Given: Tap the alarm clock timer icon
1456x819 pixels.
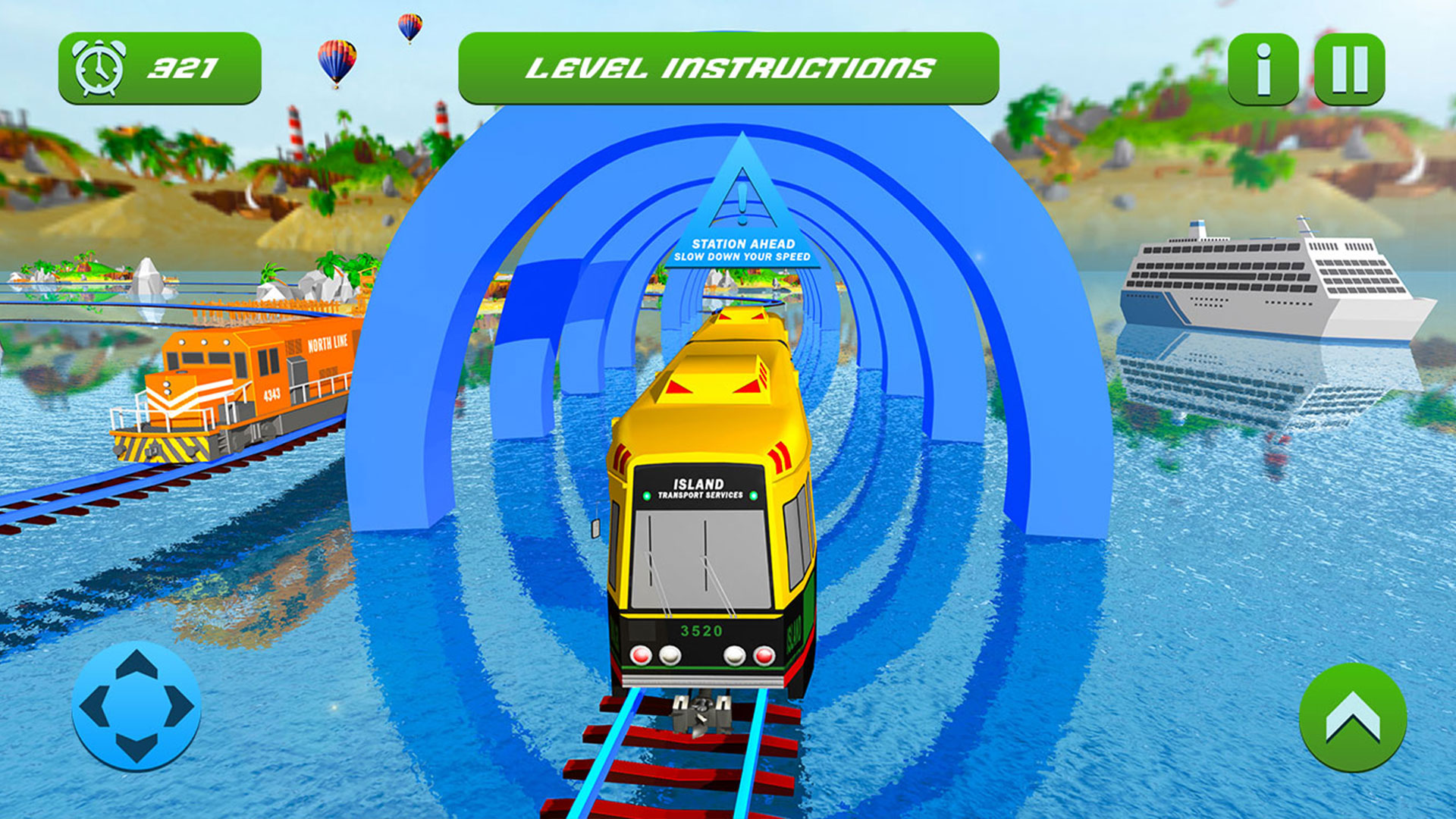Looking at the screenshot, I should 99,67.
